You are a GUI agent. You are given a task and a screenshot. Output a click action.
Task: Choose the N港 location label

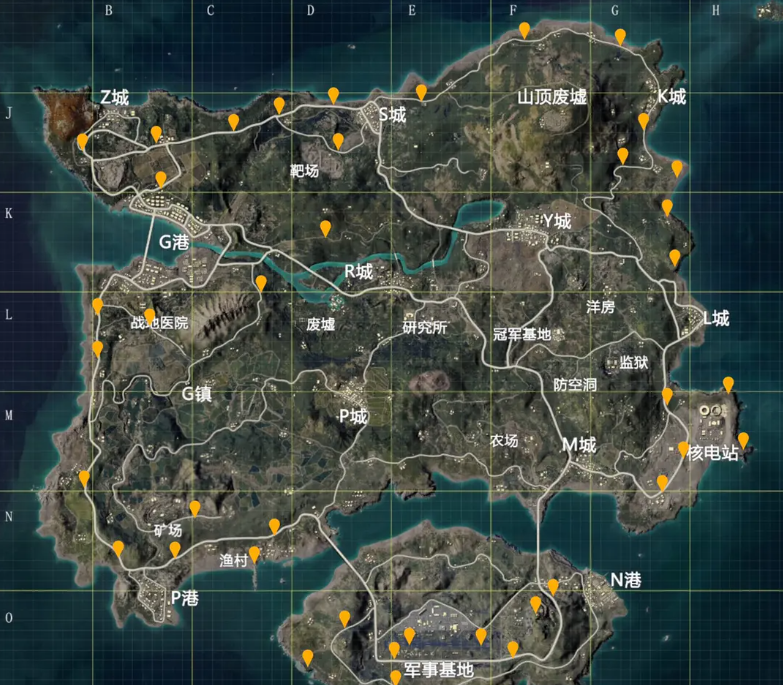pos(626,580)
